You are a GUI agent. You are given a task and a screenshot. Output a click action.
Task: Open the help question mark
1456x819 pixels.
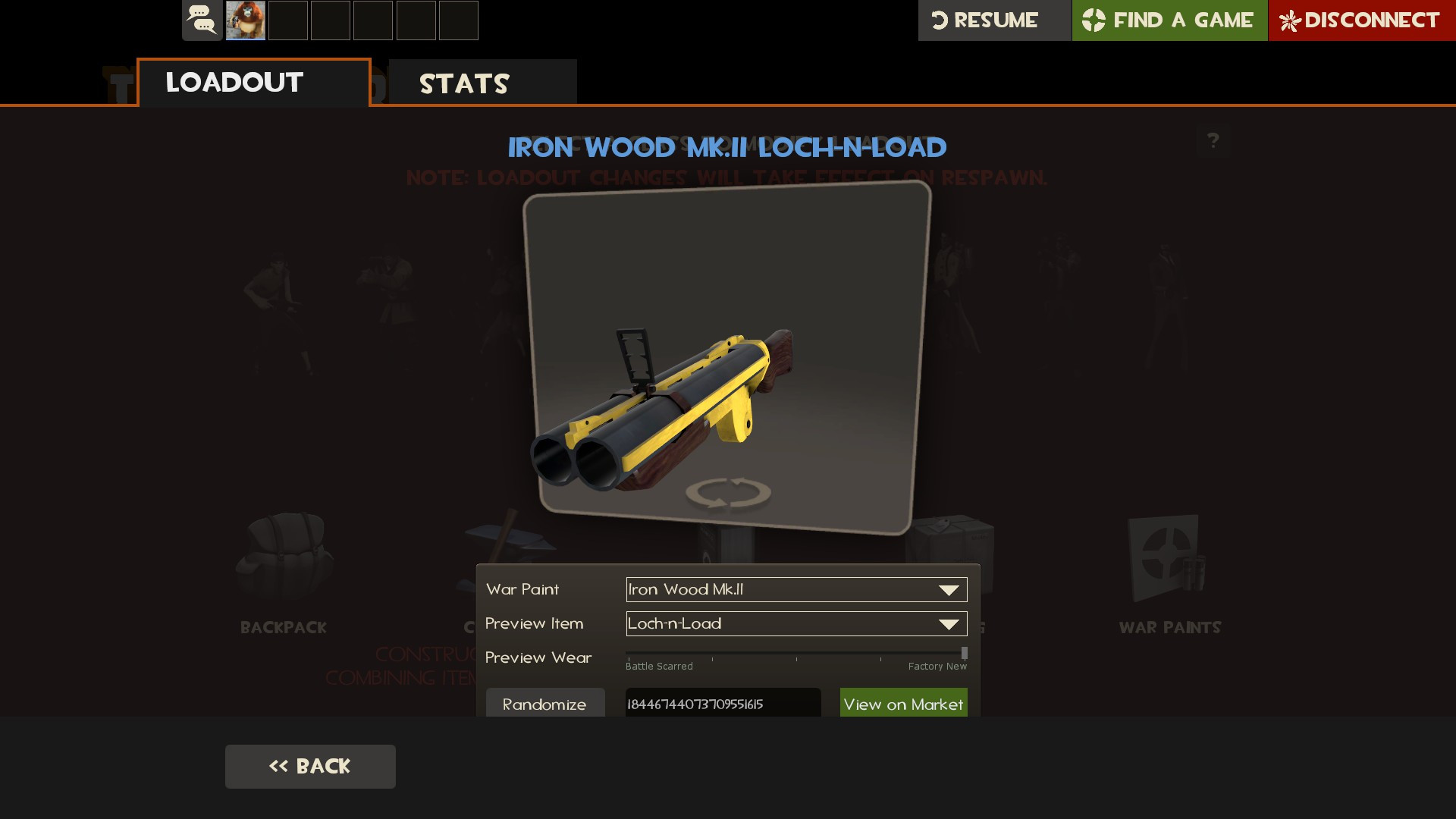pyautogui.click(x=1214, y=140)
